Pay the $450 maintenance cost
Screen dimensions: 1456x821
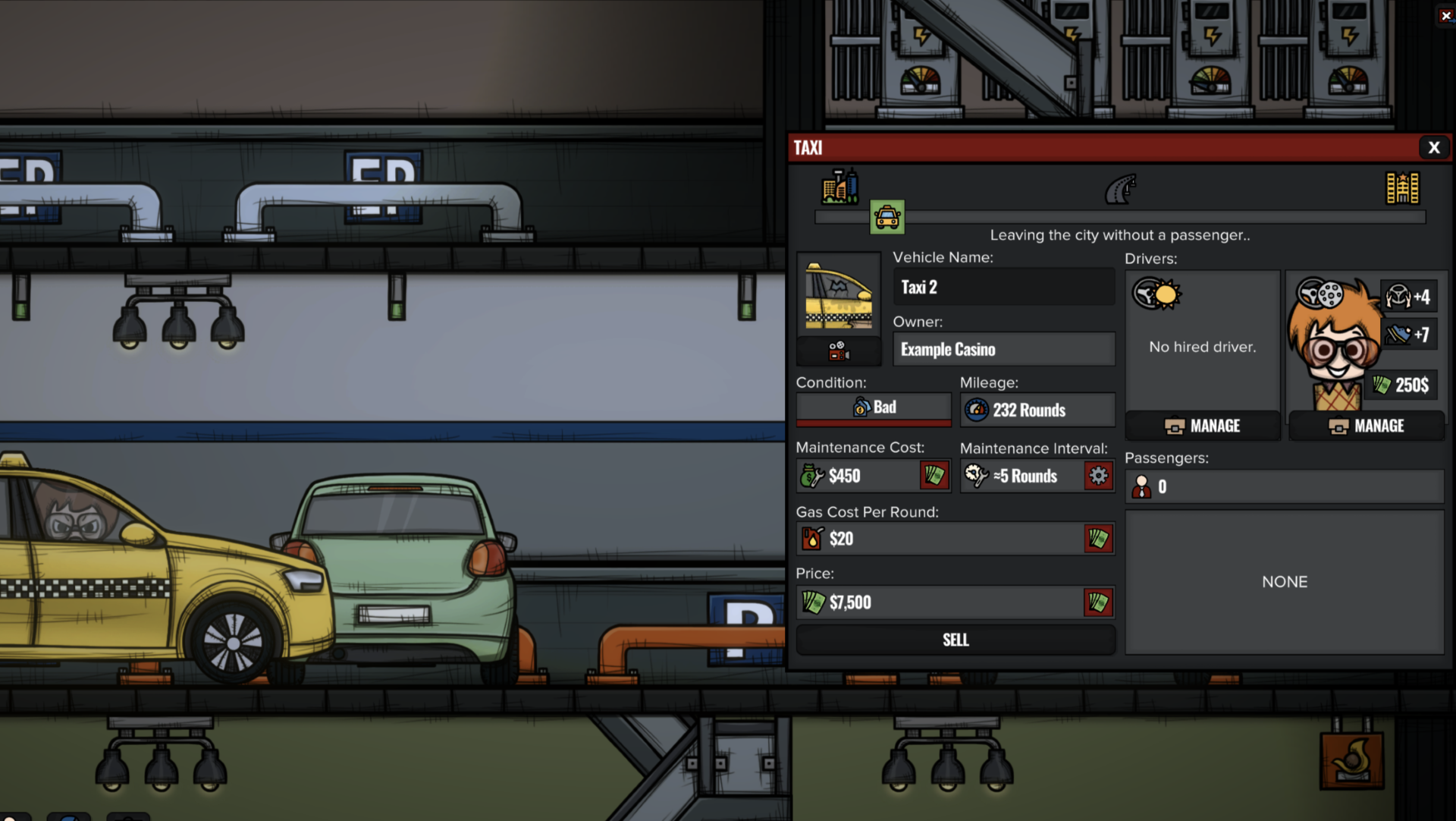click(x=934, y=476)
